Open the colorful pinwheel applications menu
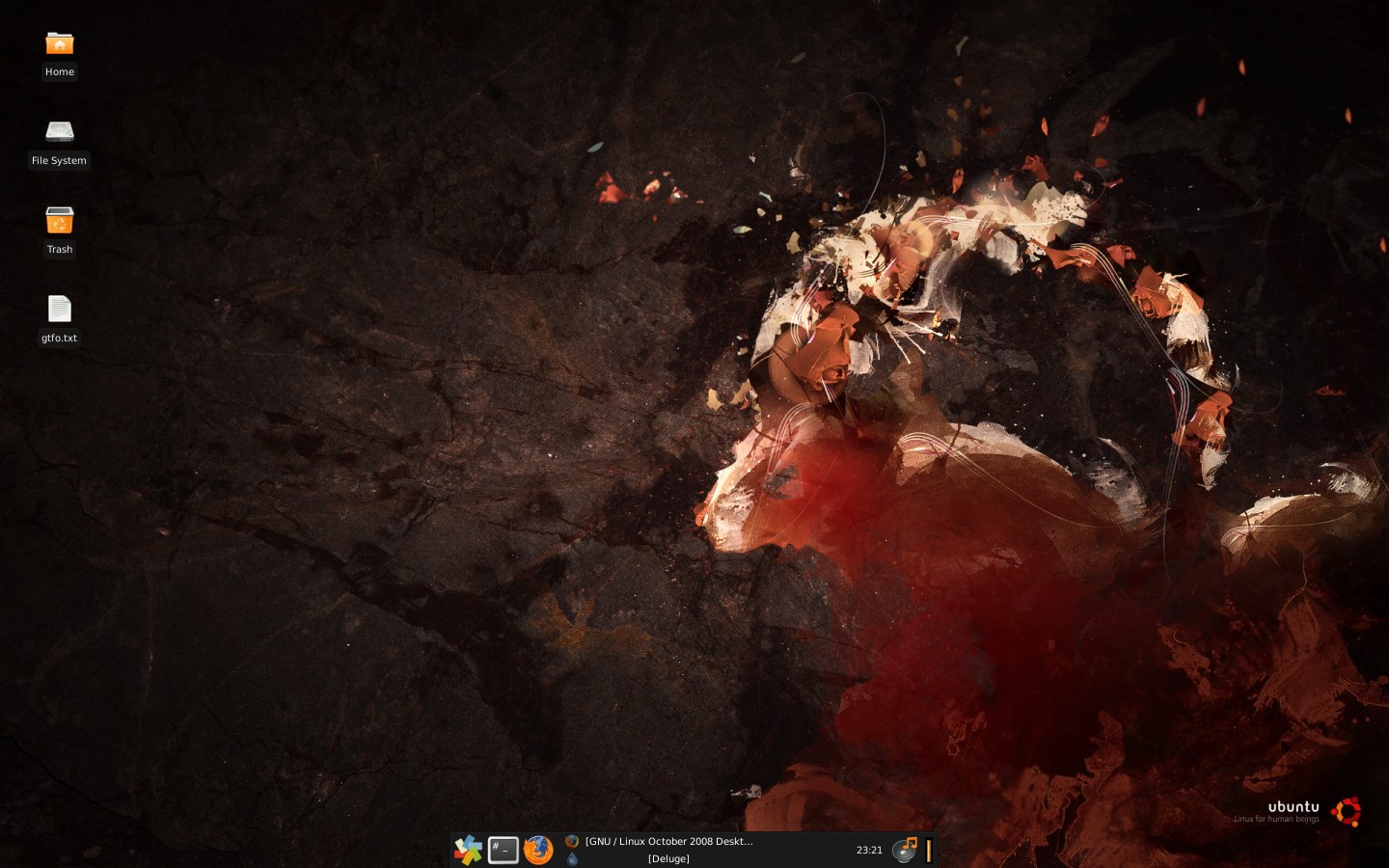 click(468, 850)
